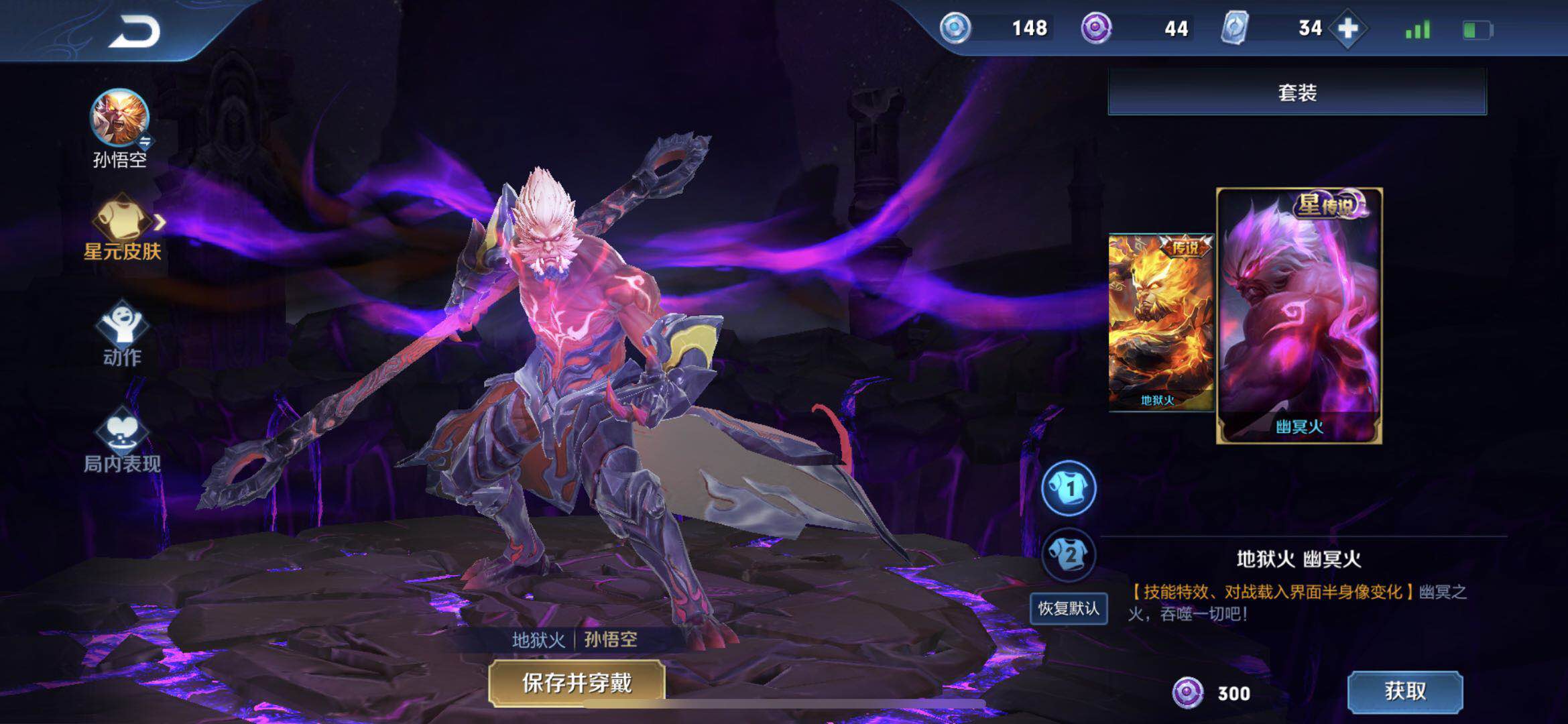The image size is (1568, 724).
Task: Tap 获取 to obtain the skin
Action: pyautogui.click(x=1404, y=691)
